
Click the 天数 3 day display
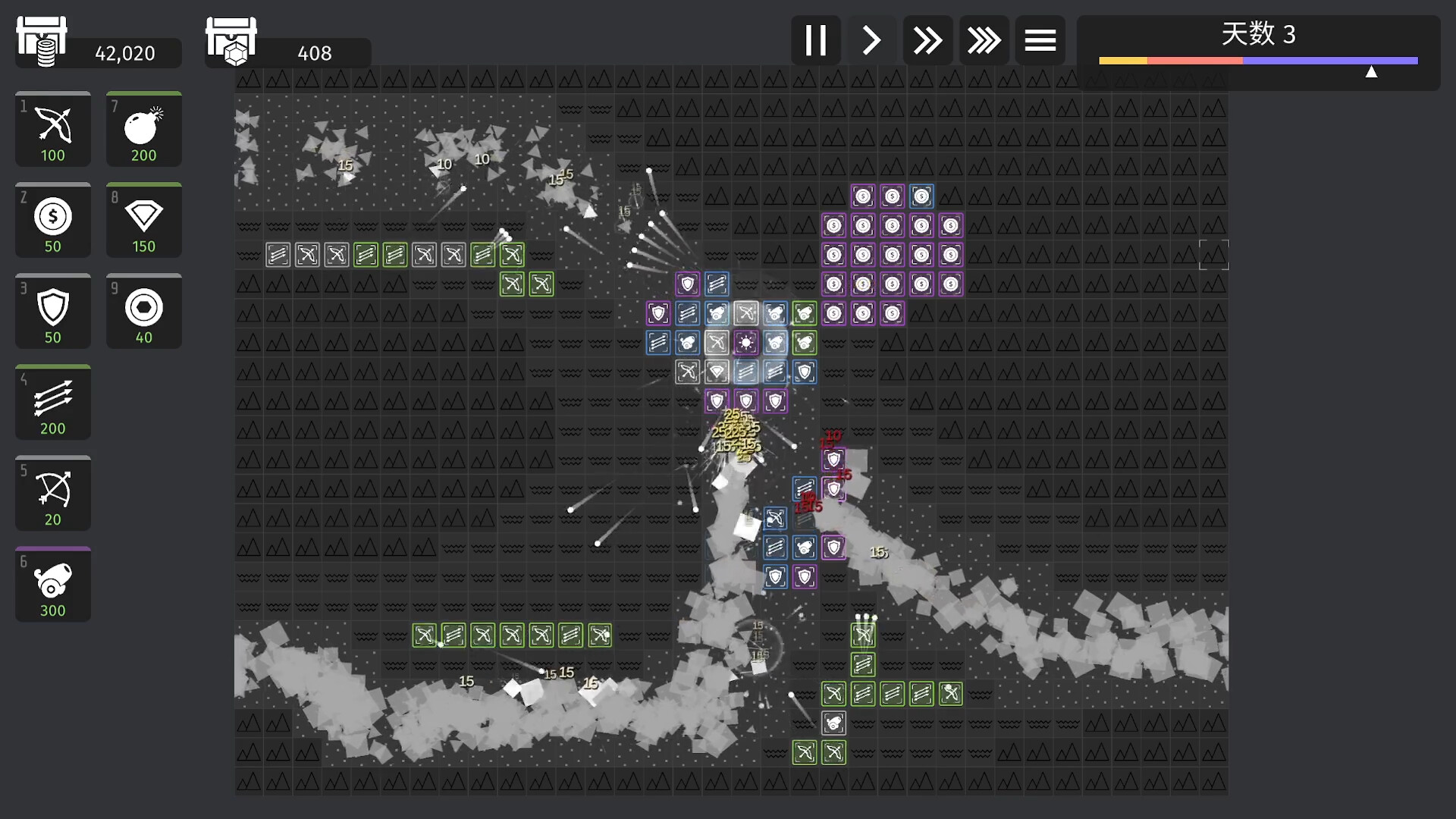click(1258, 34)
